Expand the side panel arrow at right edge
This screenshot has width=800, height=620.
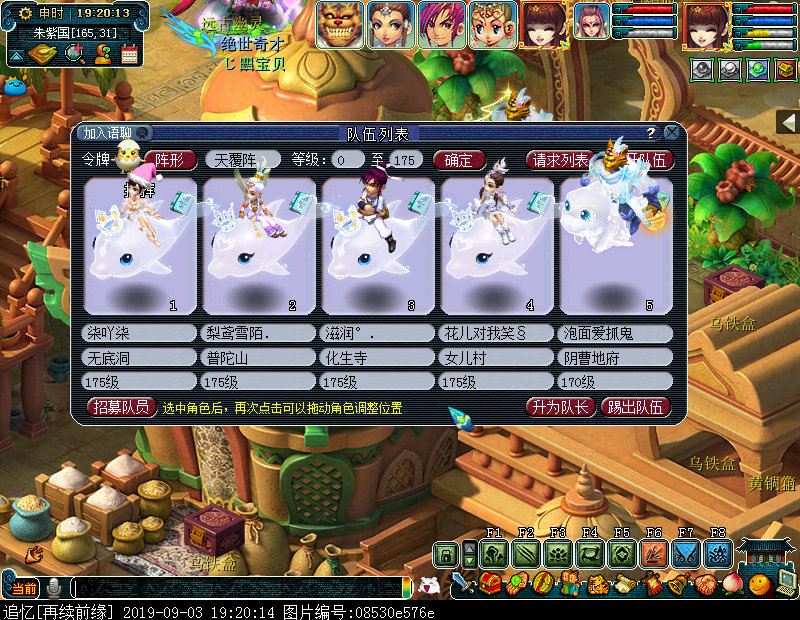(787, 122)
